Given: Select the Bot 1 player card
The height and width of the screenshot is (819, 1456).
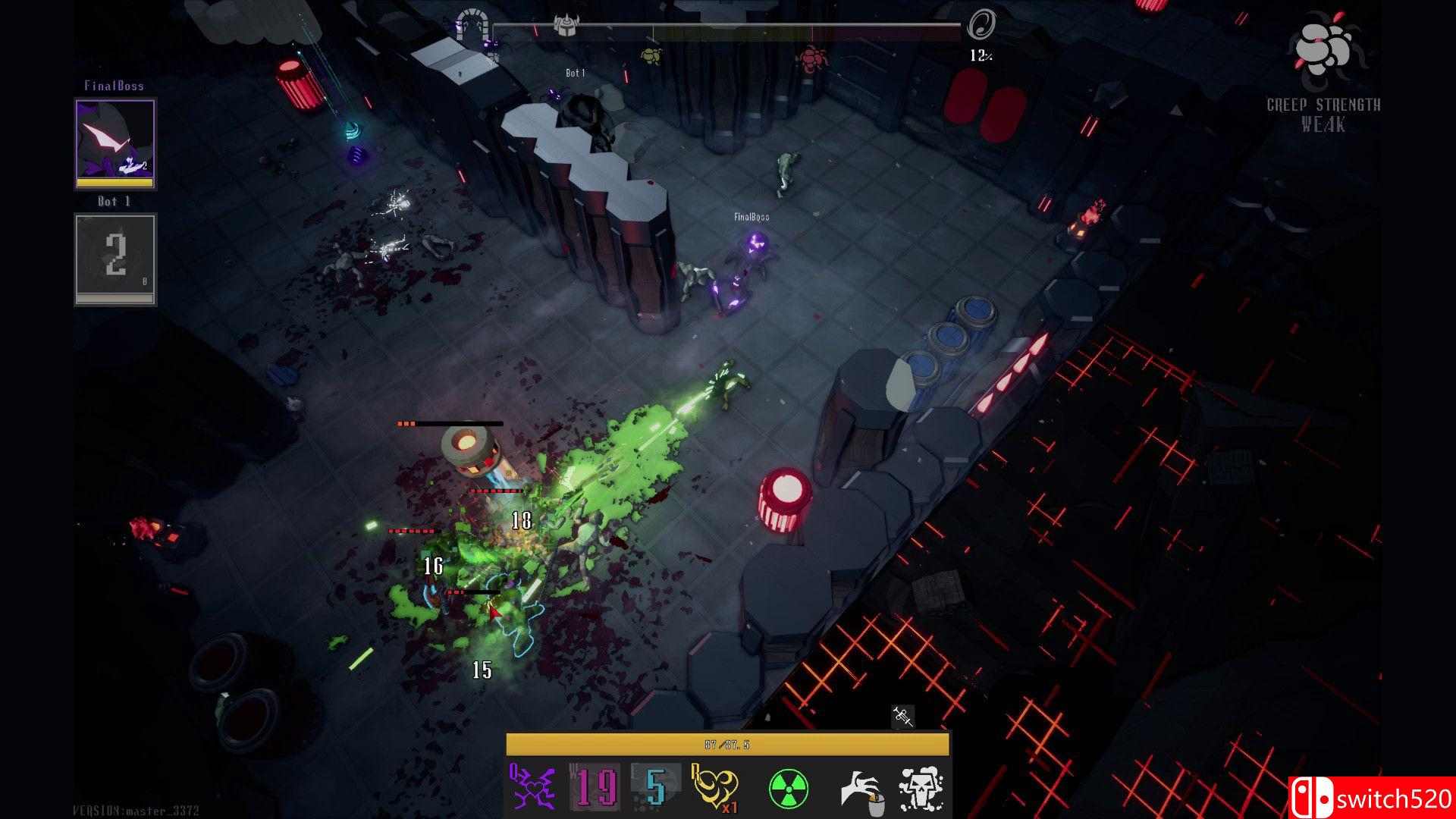Looking at the screenshot, I should coord(115,259).
